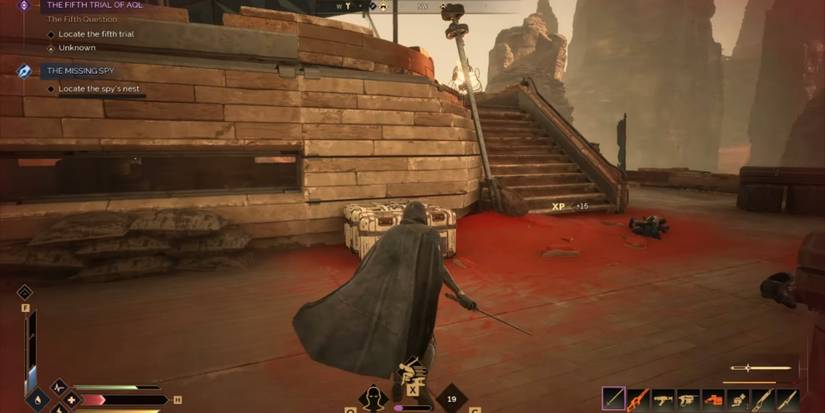Choose the compact orange tool hotbar slot

click(713, 398)
